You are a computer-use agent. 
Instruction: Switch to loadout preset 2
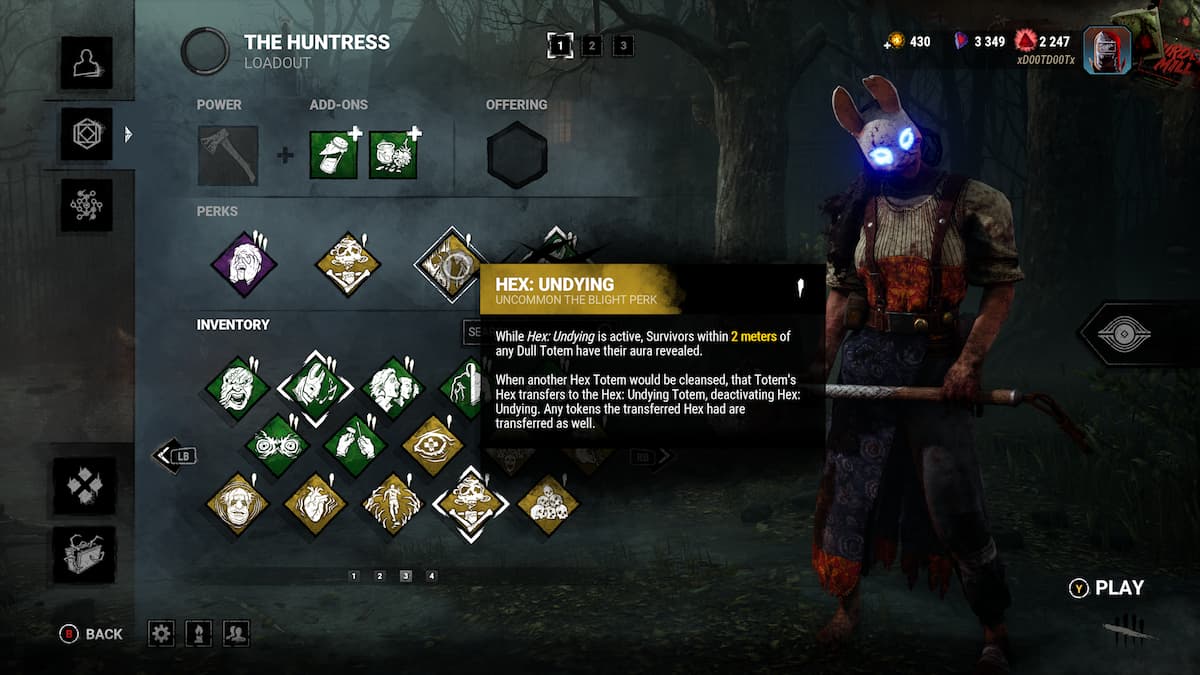(x=592, y=45)
